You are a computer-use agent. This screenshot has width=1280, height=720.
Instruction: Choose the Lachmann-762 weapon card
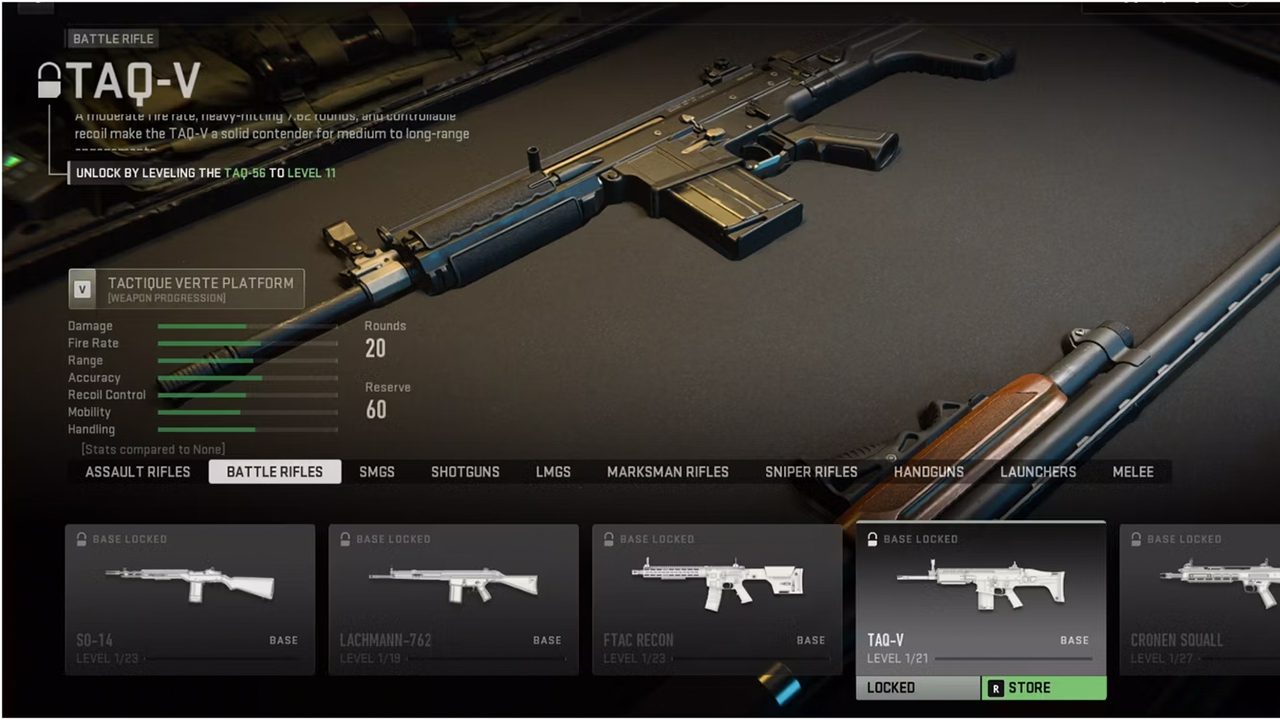click(x=453, y=598)
